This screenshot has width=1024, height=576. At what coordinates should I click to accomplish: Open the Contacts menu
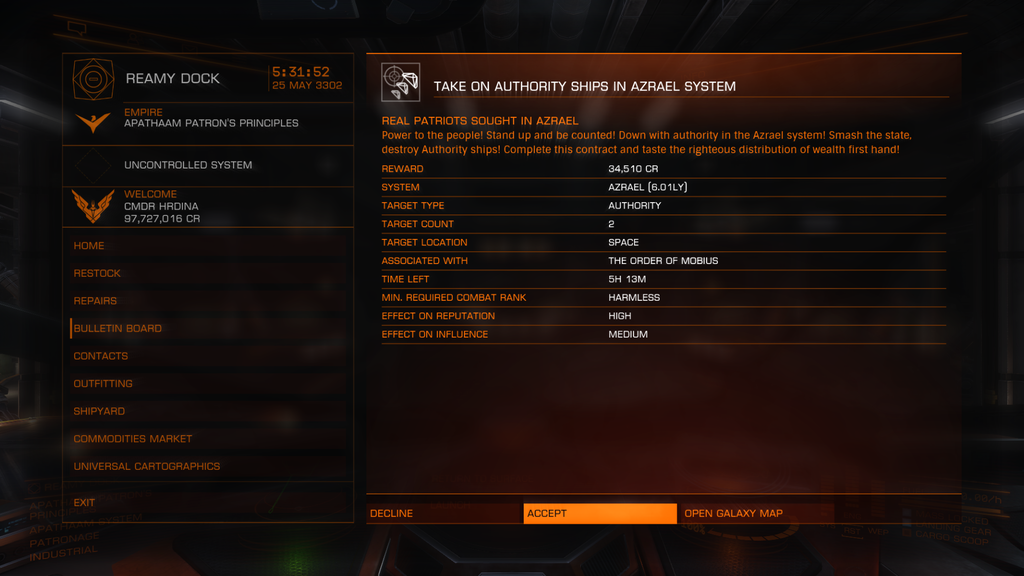click(101, 356)
